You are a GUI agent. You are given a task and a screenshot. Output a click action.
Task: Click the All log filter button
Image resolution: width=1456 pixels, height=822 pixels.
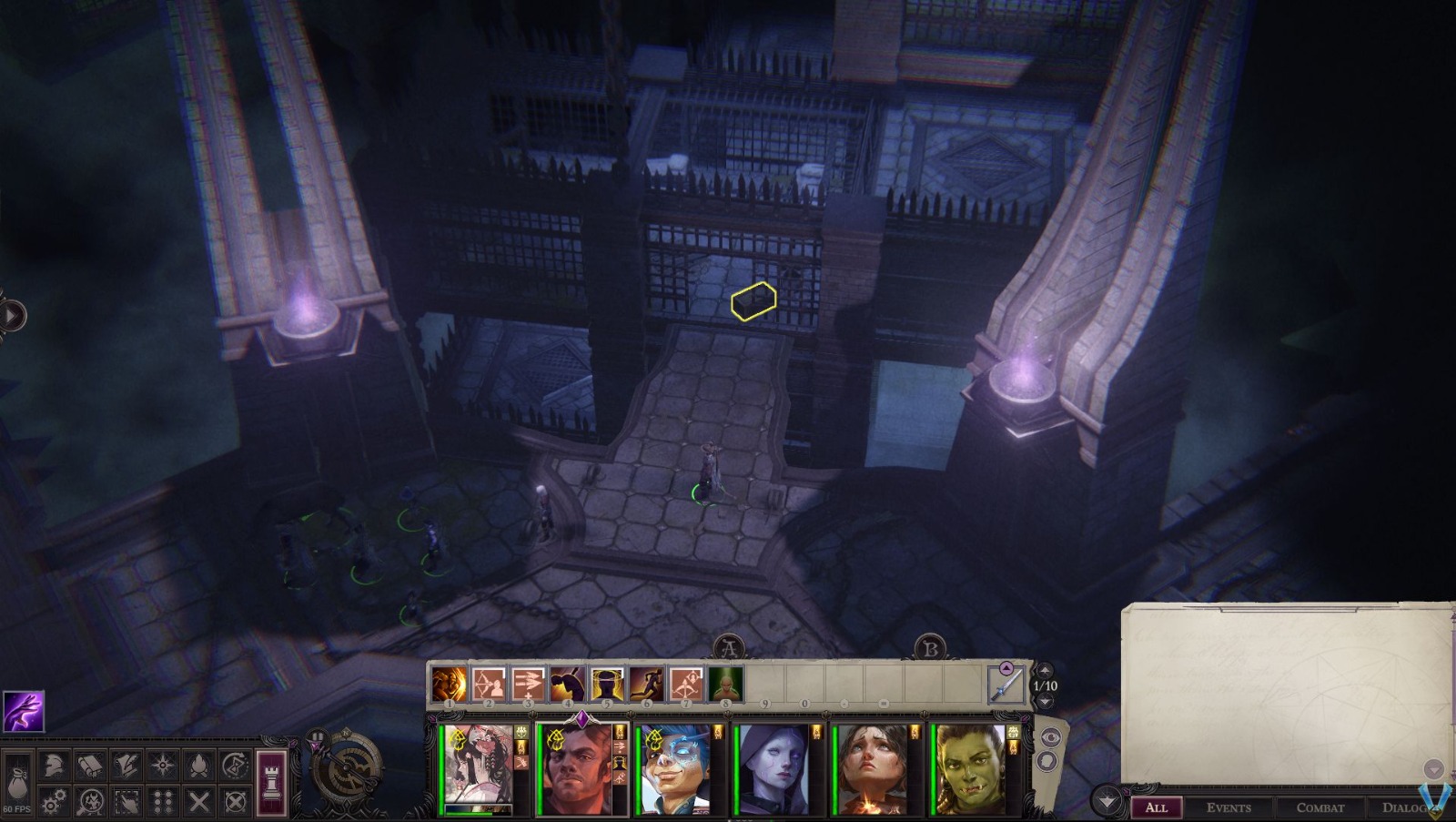pos(1158,807)
